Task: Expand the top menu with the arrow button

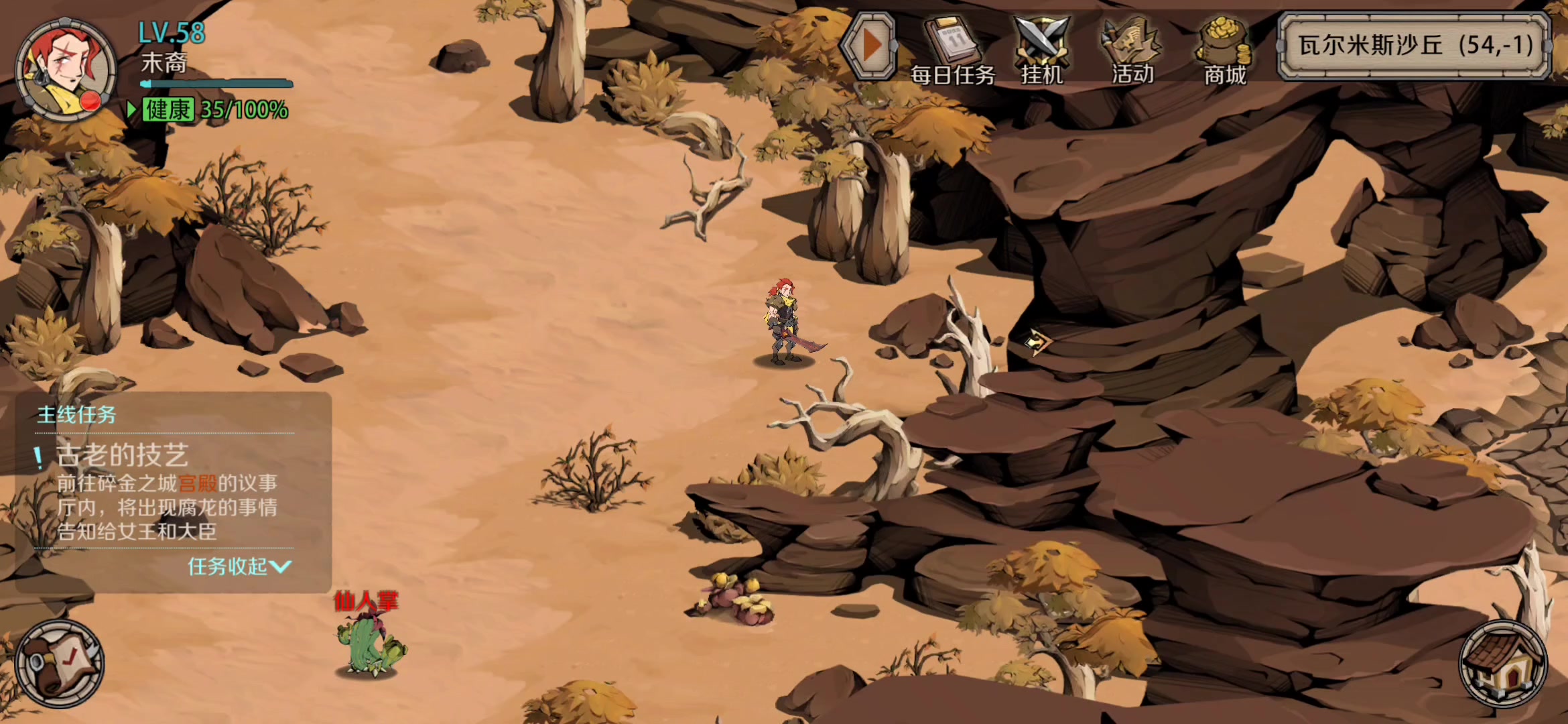Action: [869, 47]
